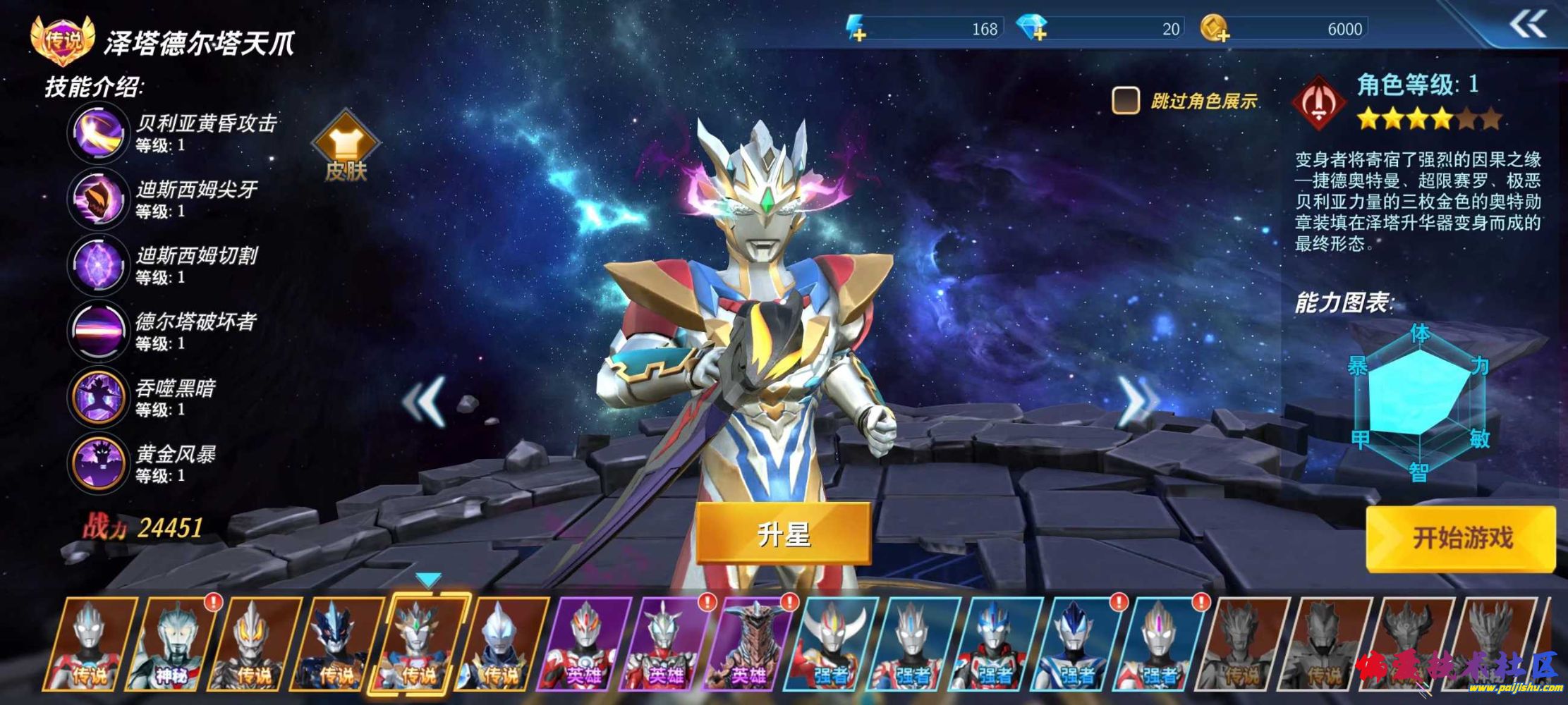This screenshot has width=1568, height=705.
Task: Add diamonds with the diamond plus icon
Action: coord(1033,29)
